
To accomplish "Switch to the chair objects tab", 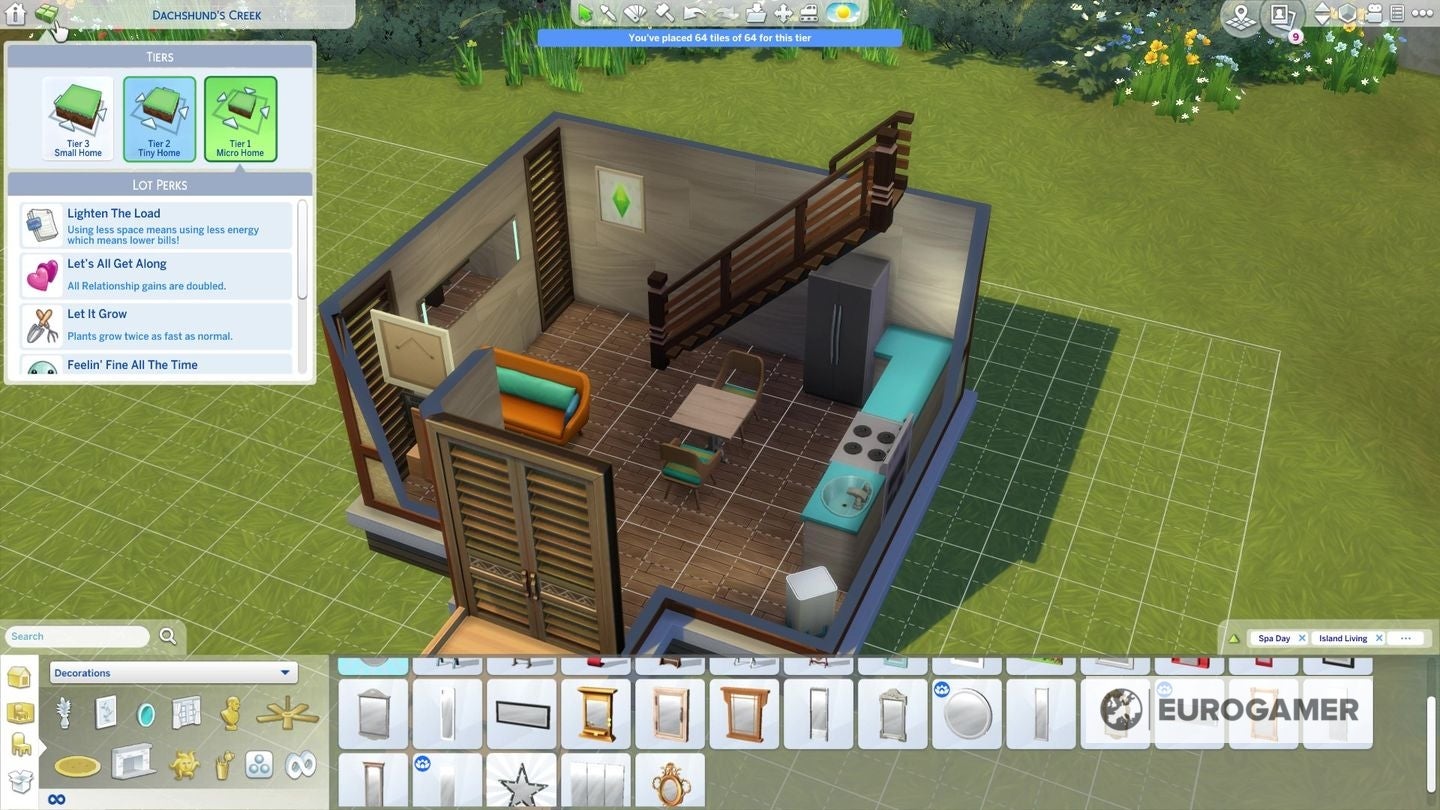I will point(20,745).
